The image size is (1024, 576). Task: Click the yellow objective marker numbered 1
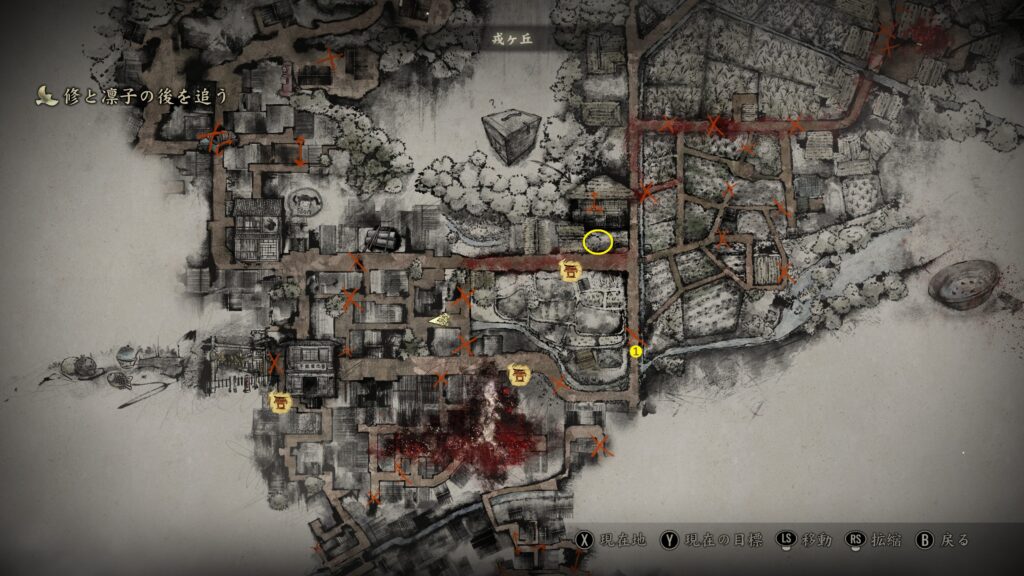click(x=636, y=351)
